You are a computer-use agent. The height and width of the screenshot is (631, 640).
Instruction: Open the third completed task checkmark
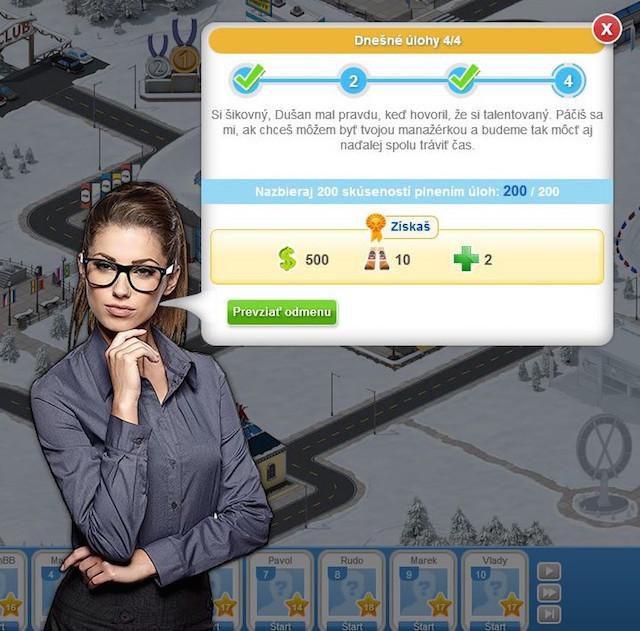click(462, 78)
